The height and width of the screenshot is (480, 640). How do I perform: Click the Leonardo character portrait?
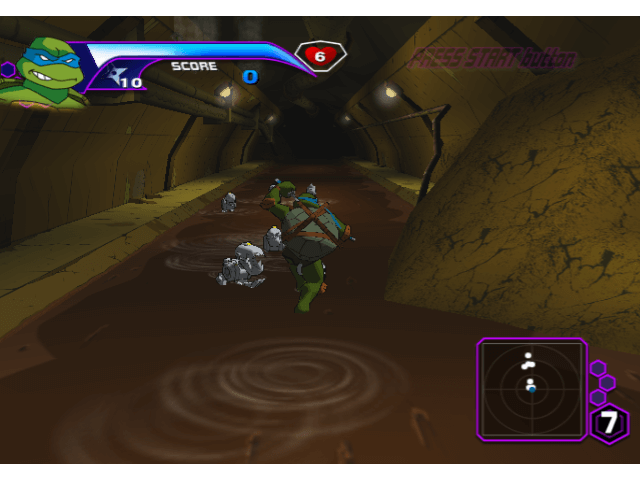coord(43,70)
